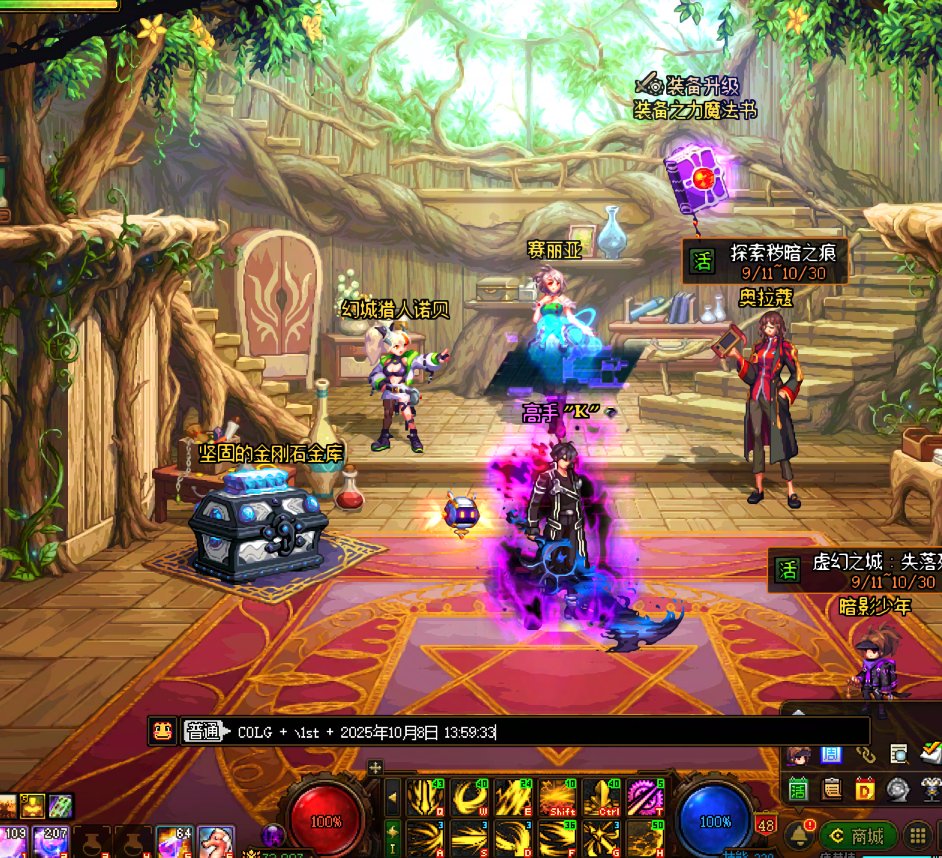Open the nine-dot grid menu button
This screenshot has height=858, width=942.
point(917,836)
